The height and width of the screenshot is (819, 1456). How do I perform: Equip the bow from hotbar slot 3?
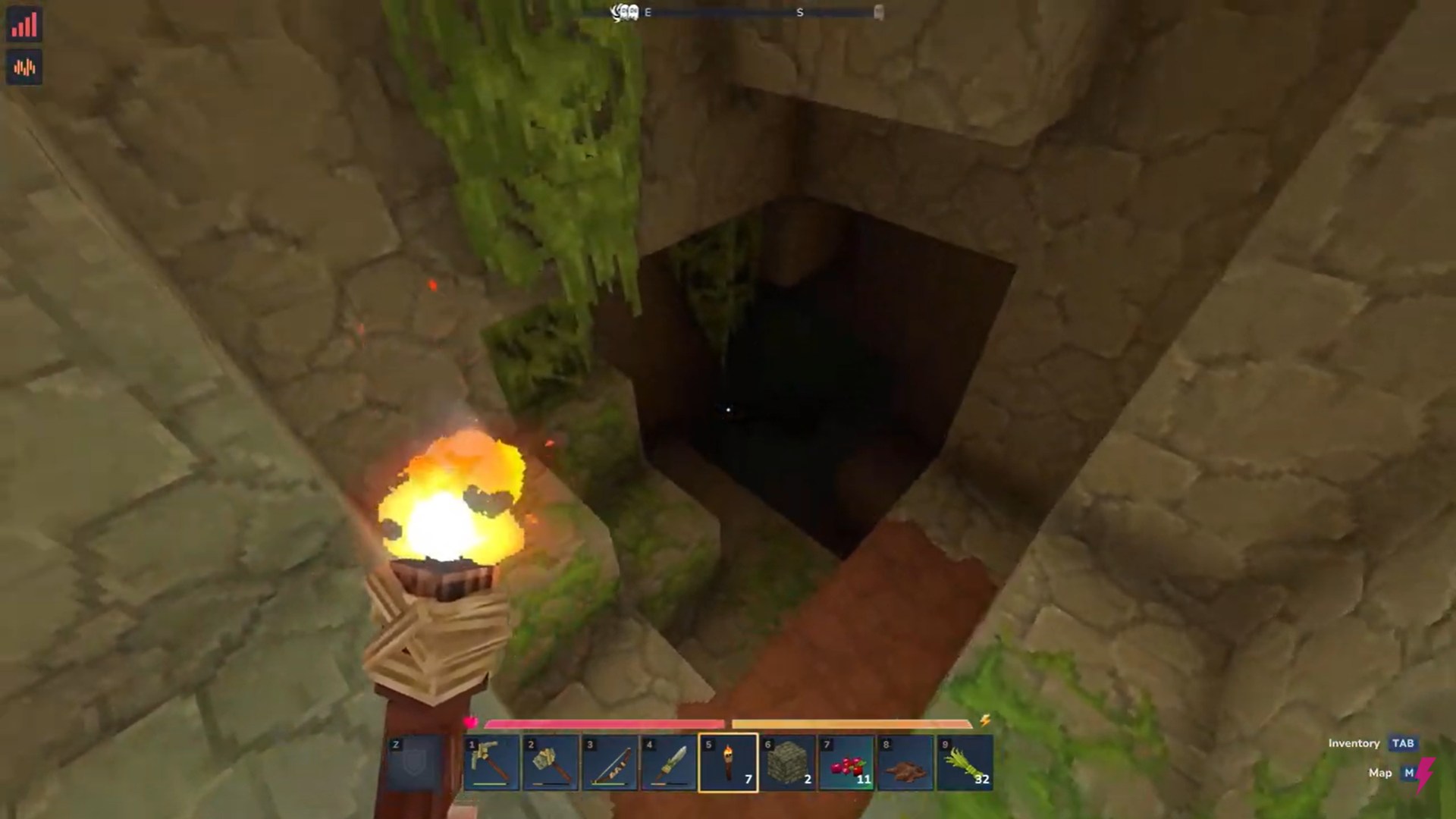pos(610,762)
